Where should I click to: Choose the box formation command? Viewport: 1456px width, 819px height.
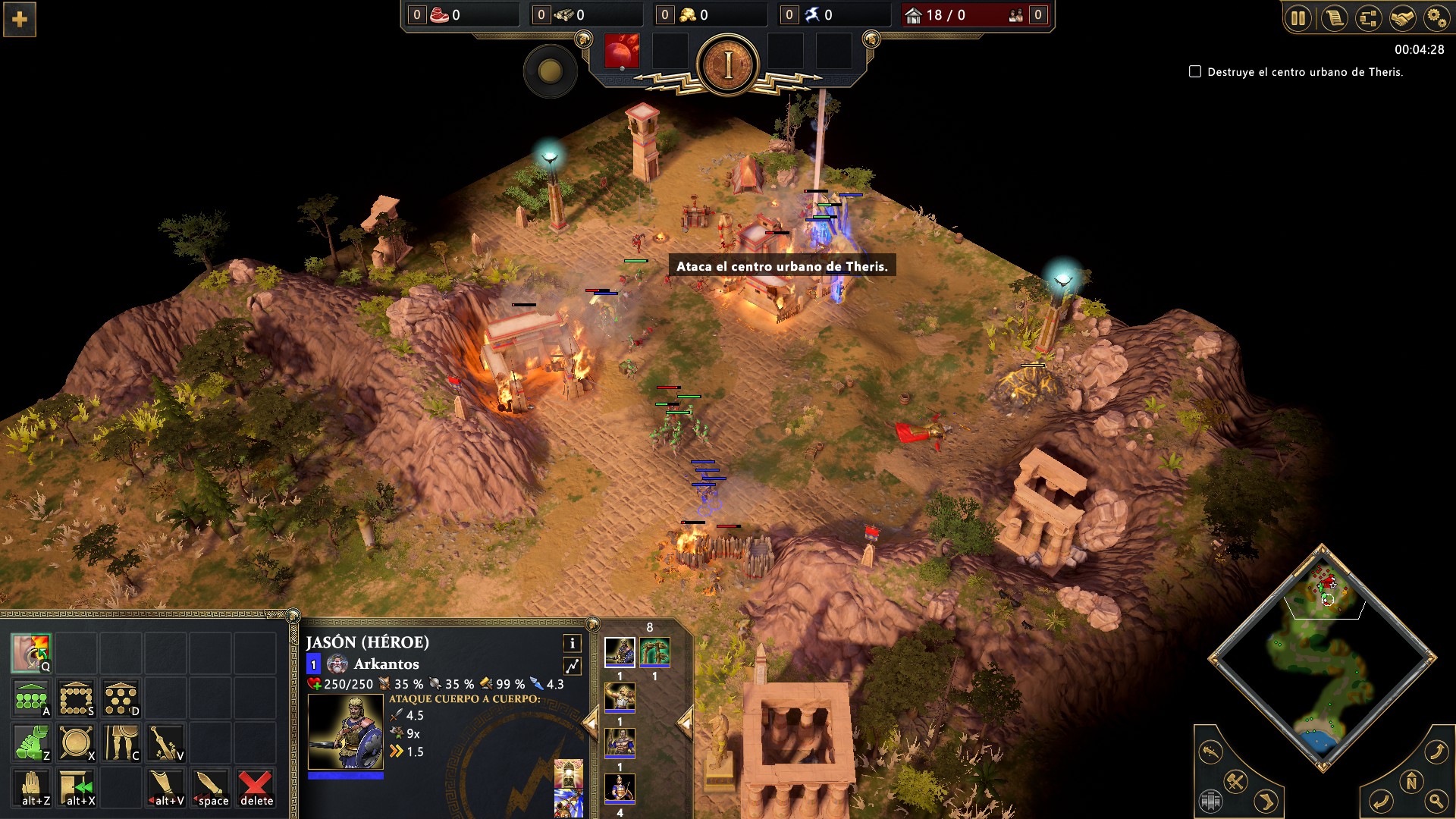pos(76,698)
